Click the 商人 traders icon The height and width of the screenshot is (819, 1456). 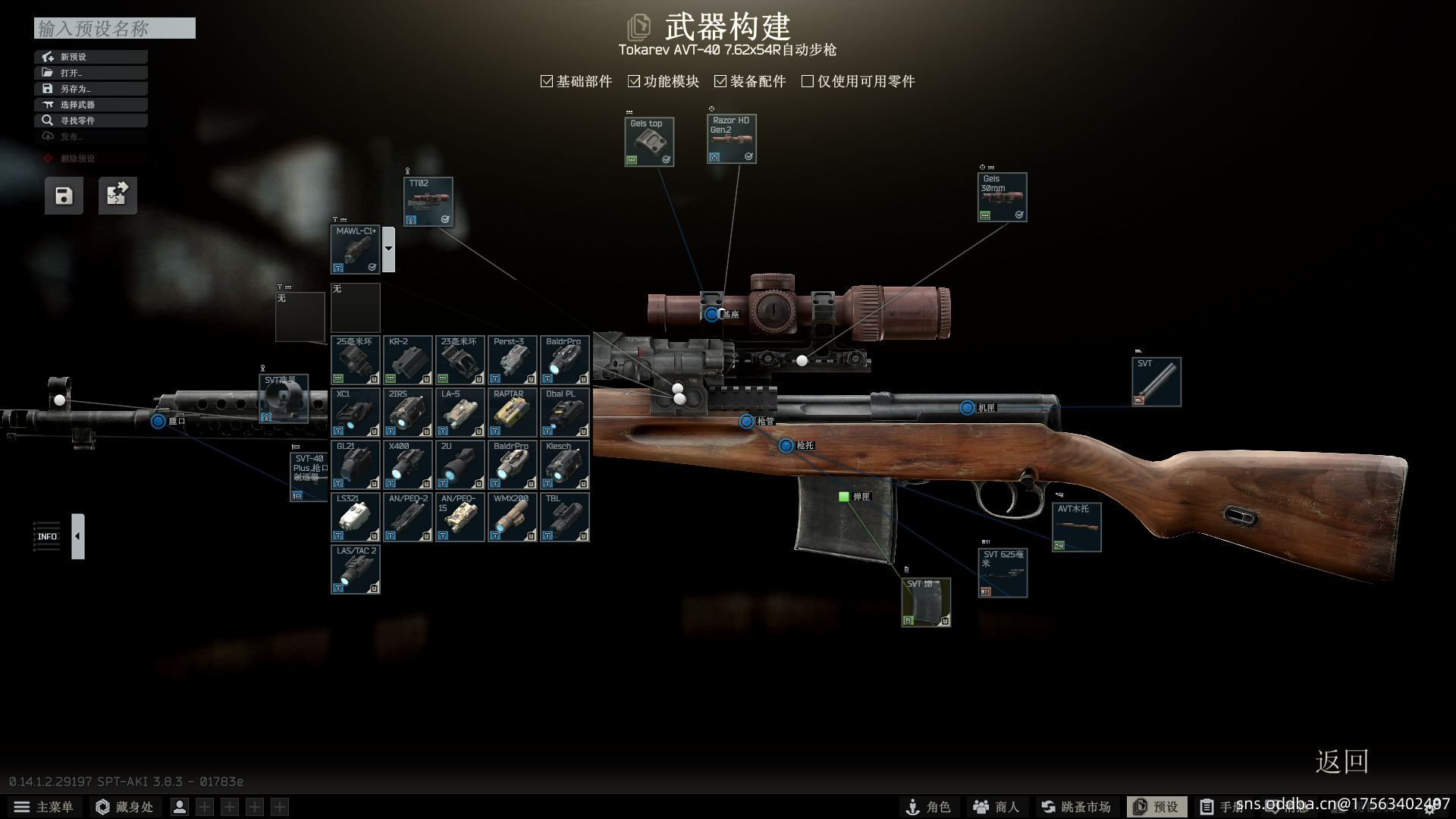[x=995, y=806]
